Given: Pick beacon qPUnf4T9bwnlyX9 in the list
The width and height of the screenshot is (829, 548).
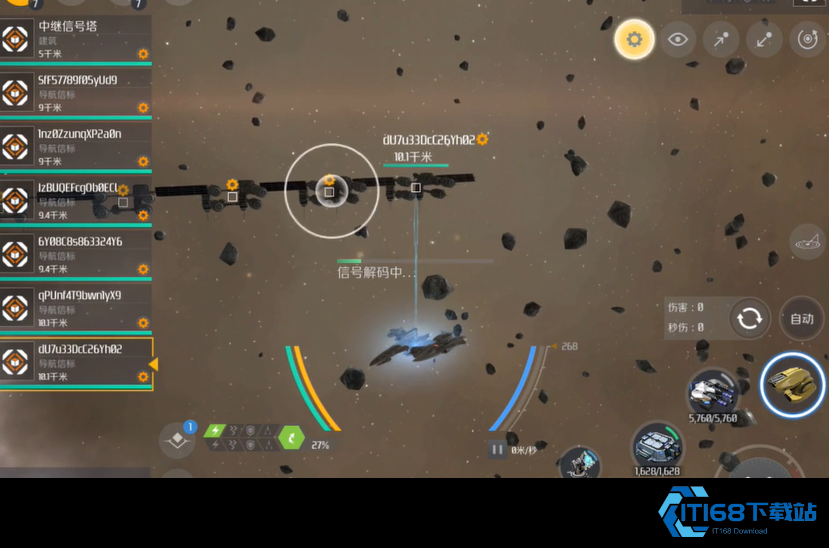Looking at the screenshot, I should click(75, 309).
